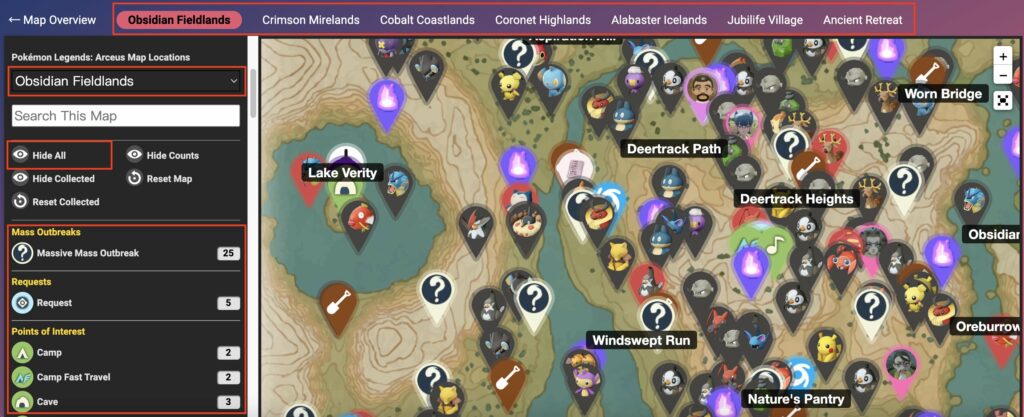Screen dimensions: 1024x417
Task: Click the Search This Map field
Action: click(x=126, y=116)
